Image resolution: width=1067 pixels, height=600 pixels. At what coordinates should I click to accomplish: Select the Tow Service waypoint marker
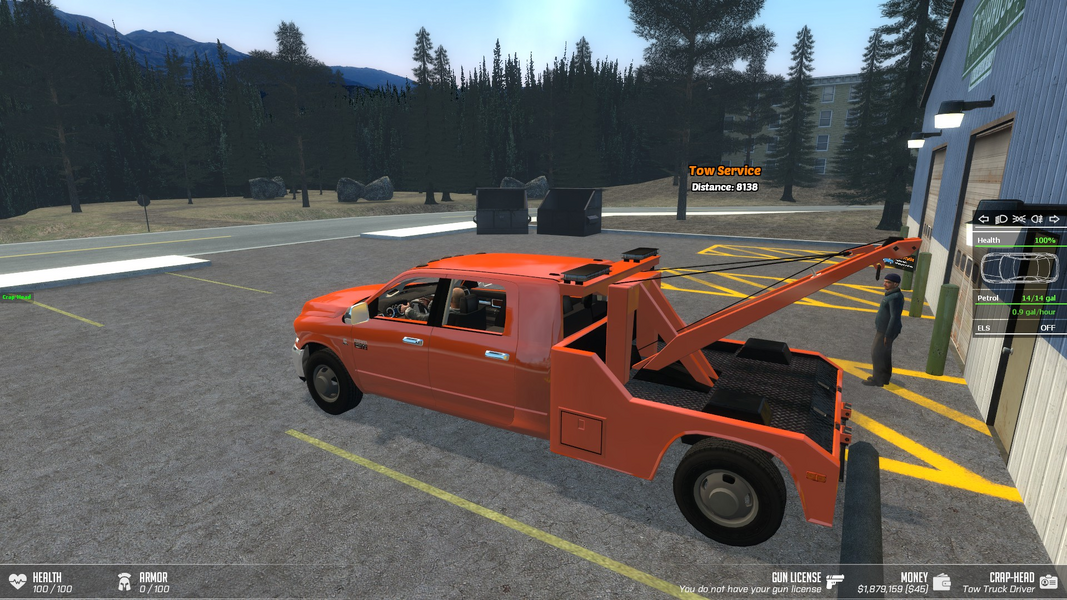pyautogui.click(x=724, y=171)
